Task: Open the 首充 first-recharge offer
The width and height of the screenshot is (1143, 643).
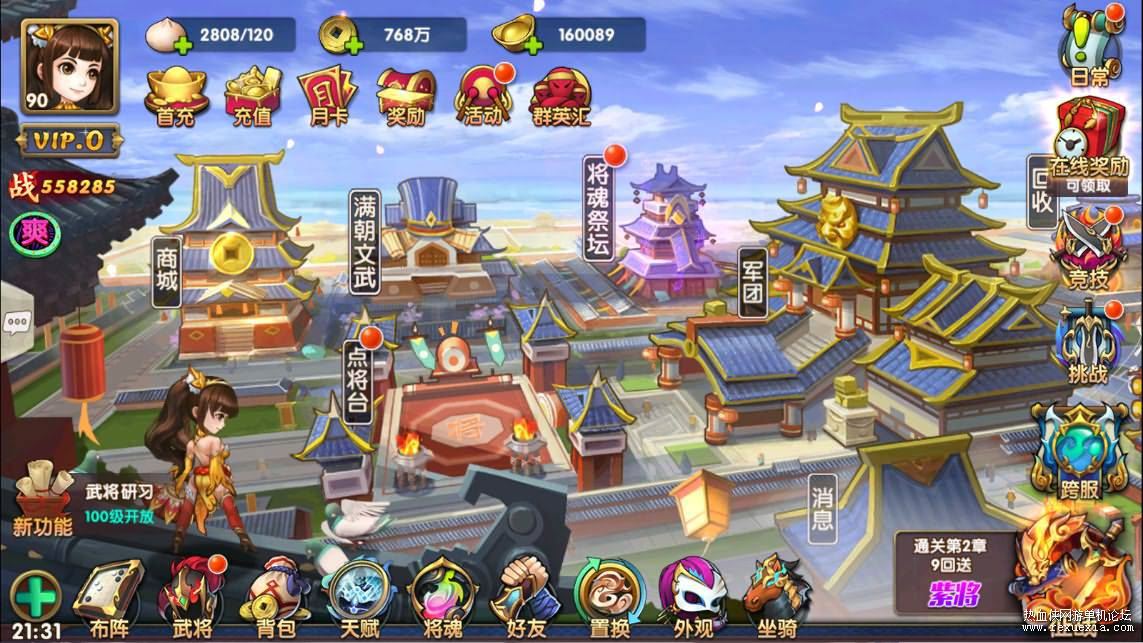Action: click(x=175, y=96)
